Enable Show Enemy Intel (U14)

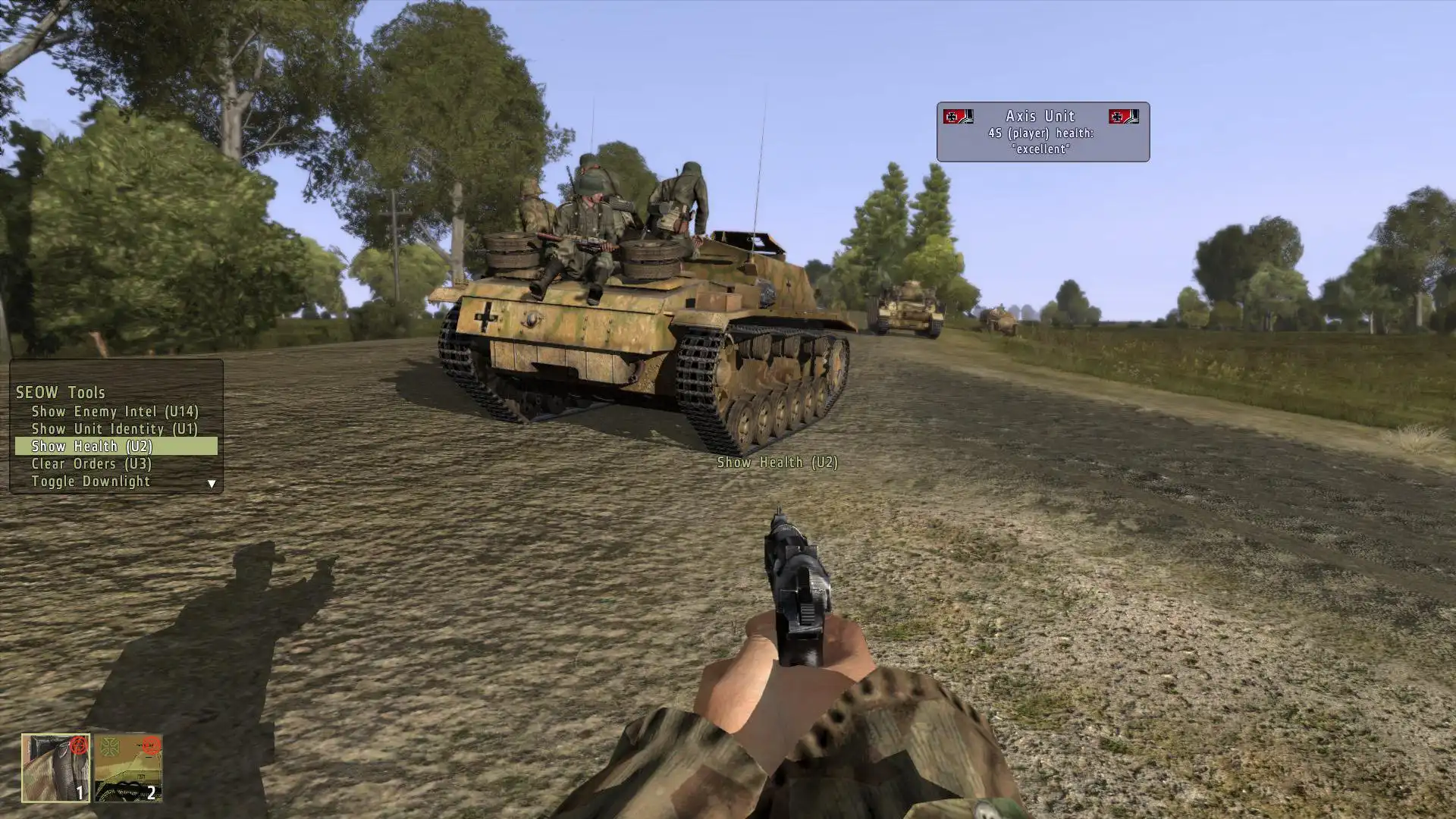point(115,412)
